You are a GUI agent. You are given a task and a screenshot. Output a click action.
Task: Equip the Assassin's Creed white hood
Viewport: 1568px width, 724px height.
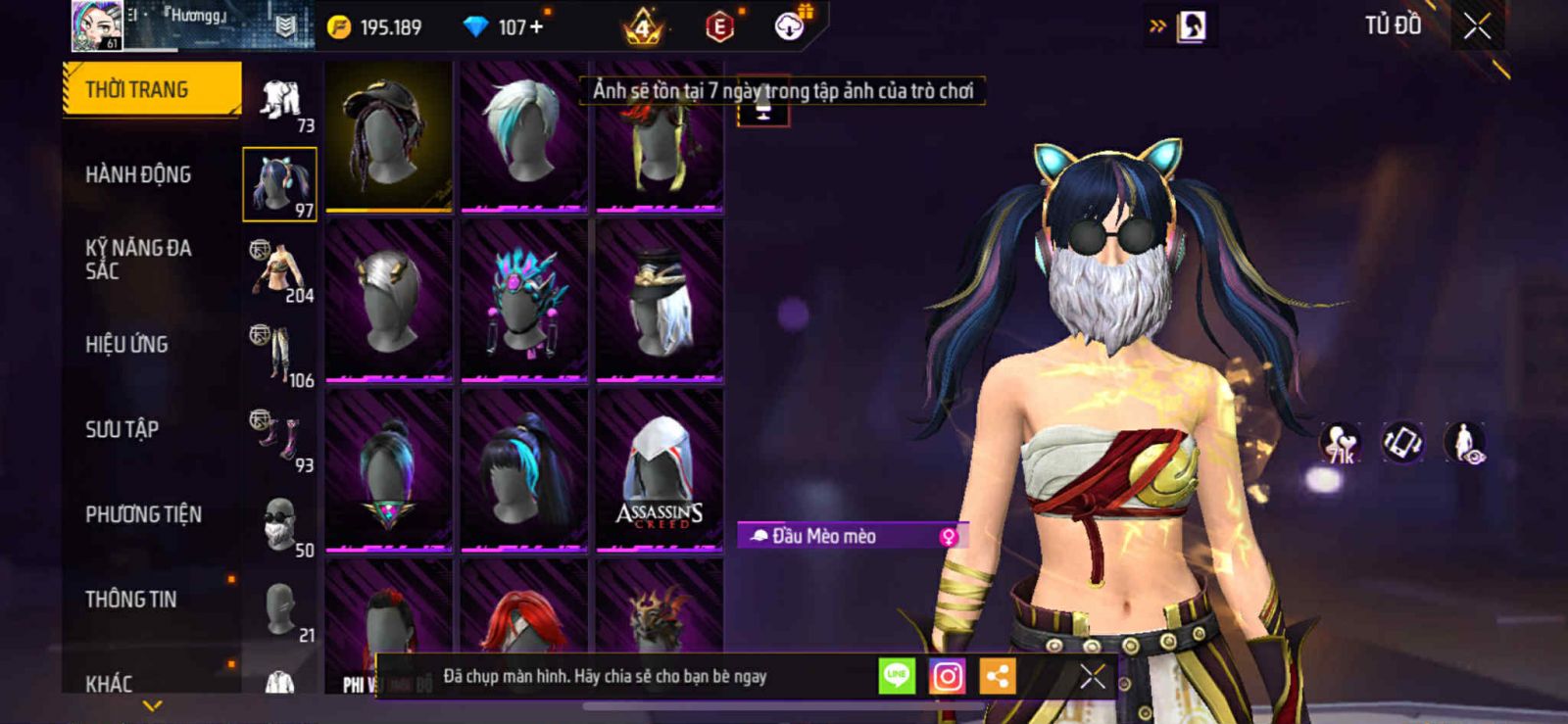click(x=660, y=470)
